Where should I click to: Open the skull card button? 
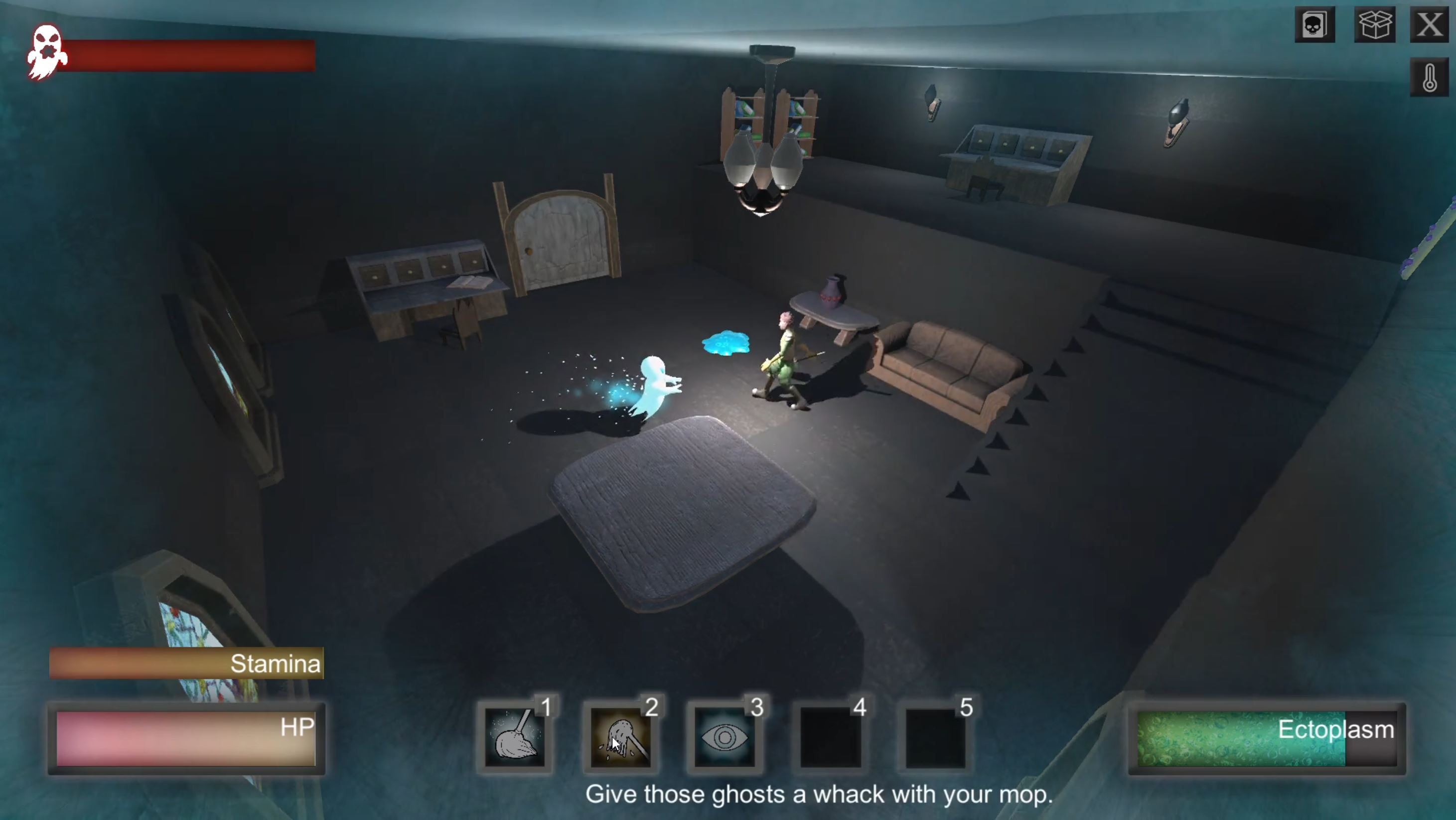[1314, 25]
